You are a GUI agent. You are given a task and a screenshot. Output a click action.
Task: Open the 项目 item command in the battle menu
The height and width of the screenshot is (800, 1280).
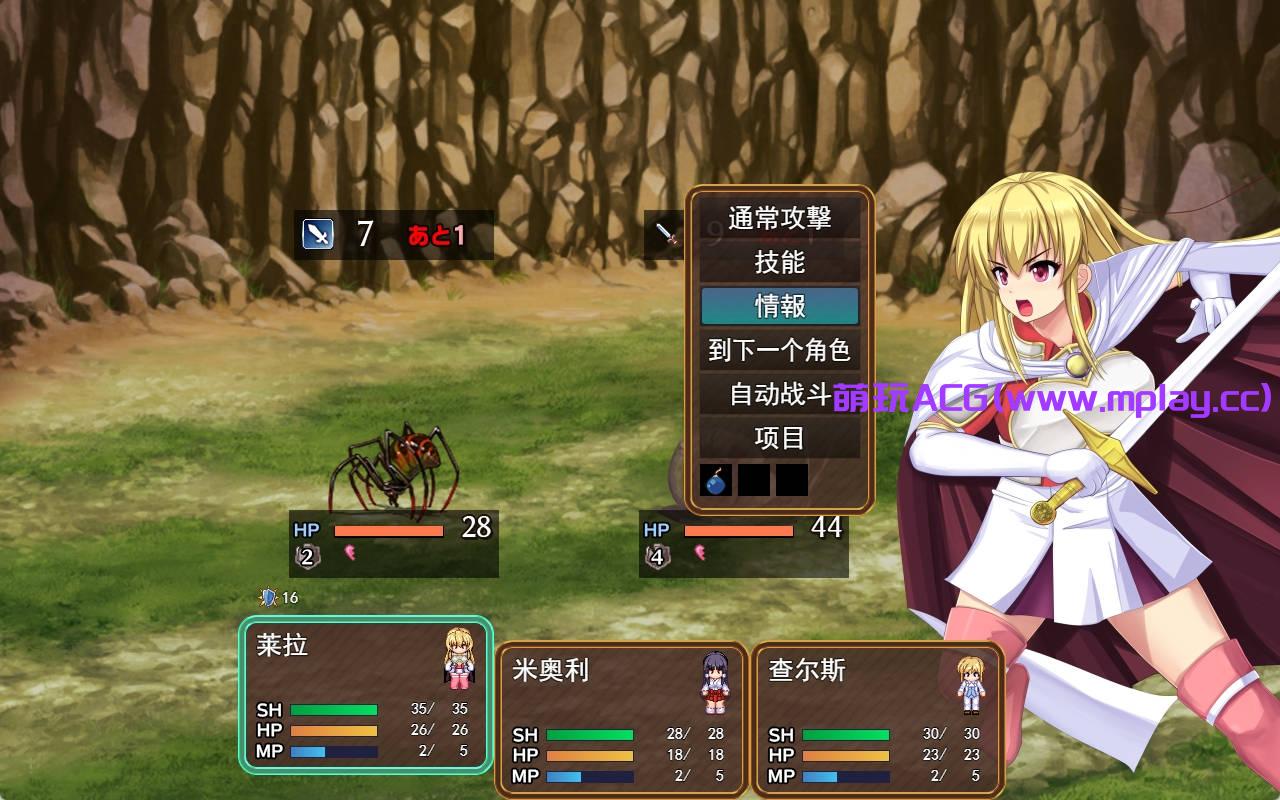tap(780, 438)
